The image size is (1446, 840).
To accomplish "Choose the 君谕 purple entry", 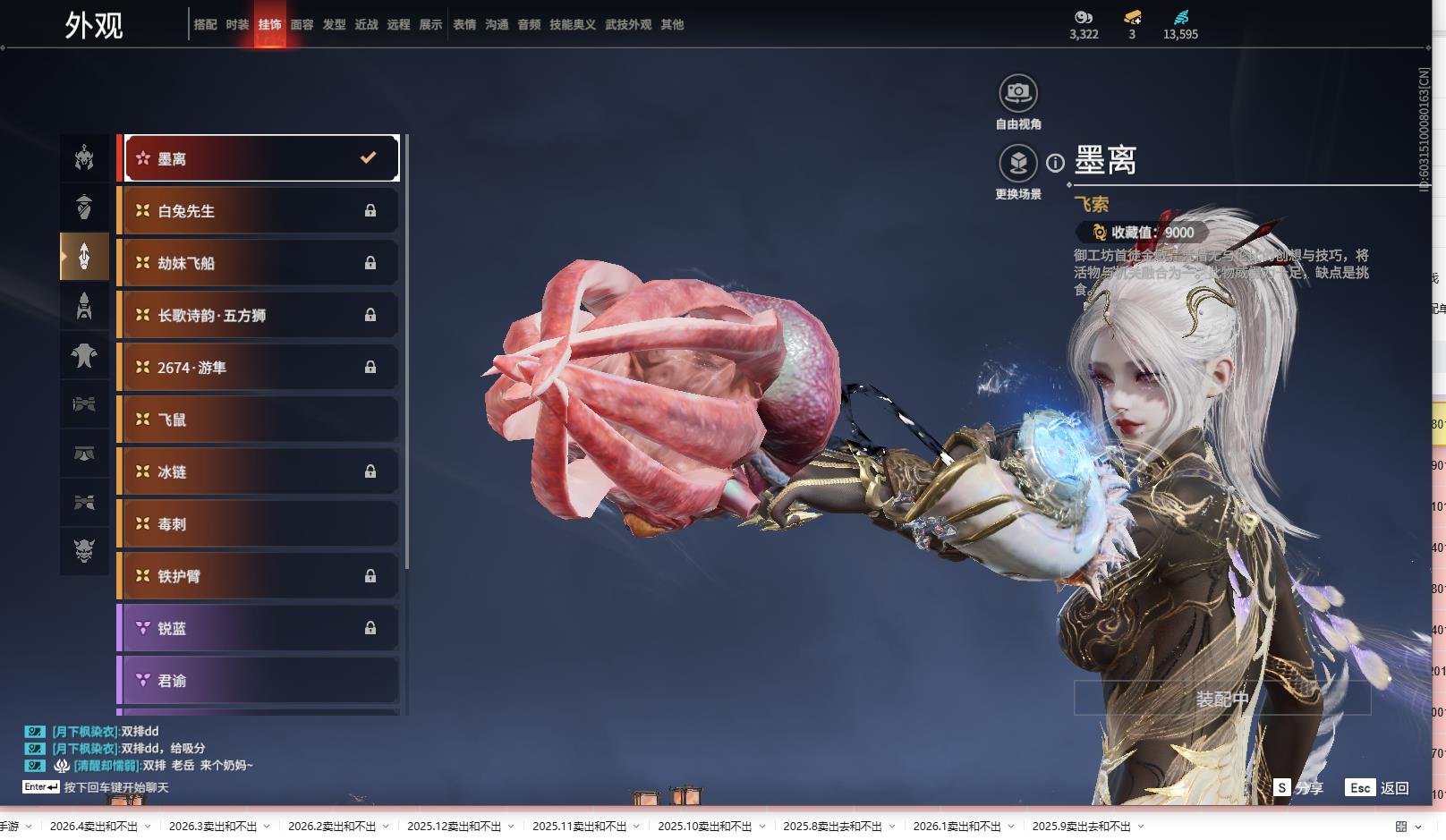I will [258, 681].
